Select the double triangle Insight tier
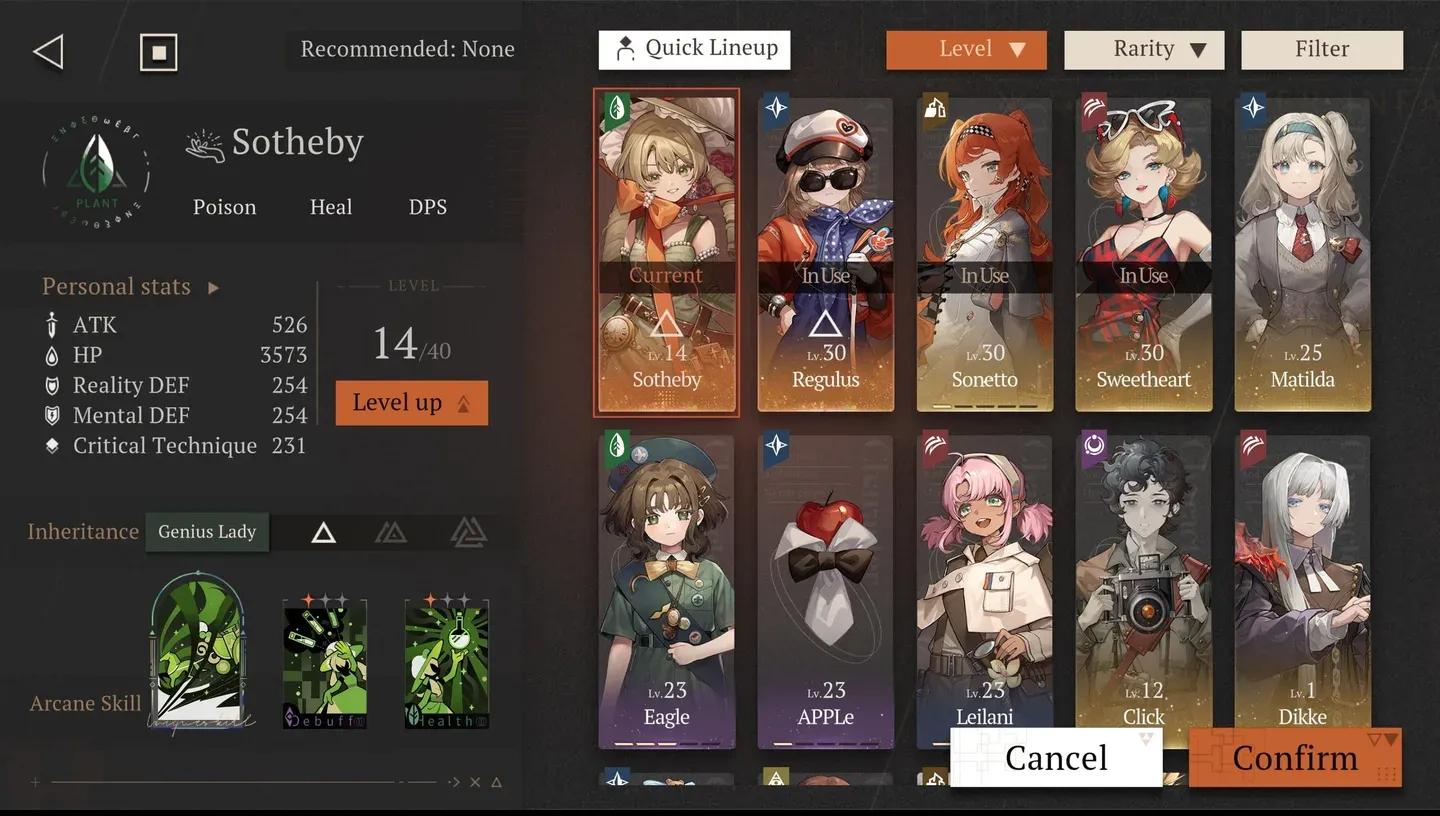The image size is (1440, 816). [x=390, y=532]
